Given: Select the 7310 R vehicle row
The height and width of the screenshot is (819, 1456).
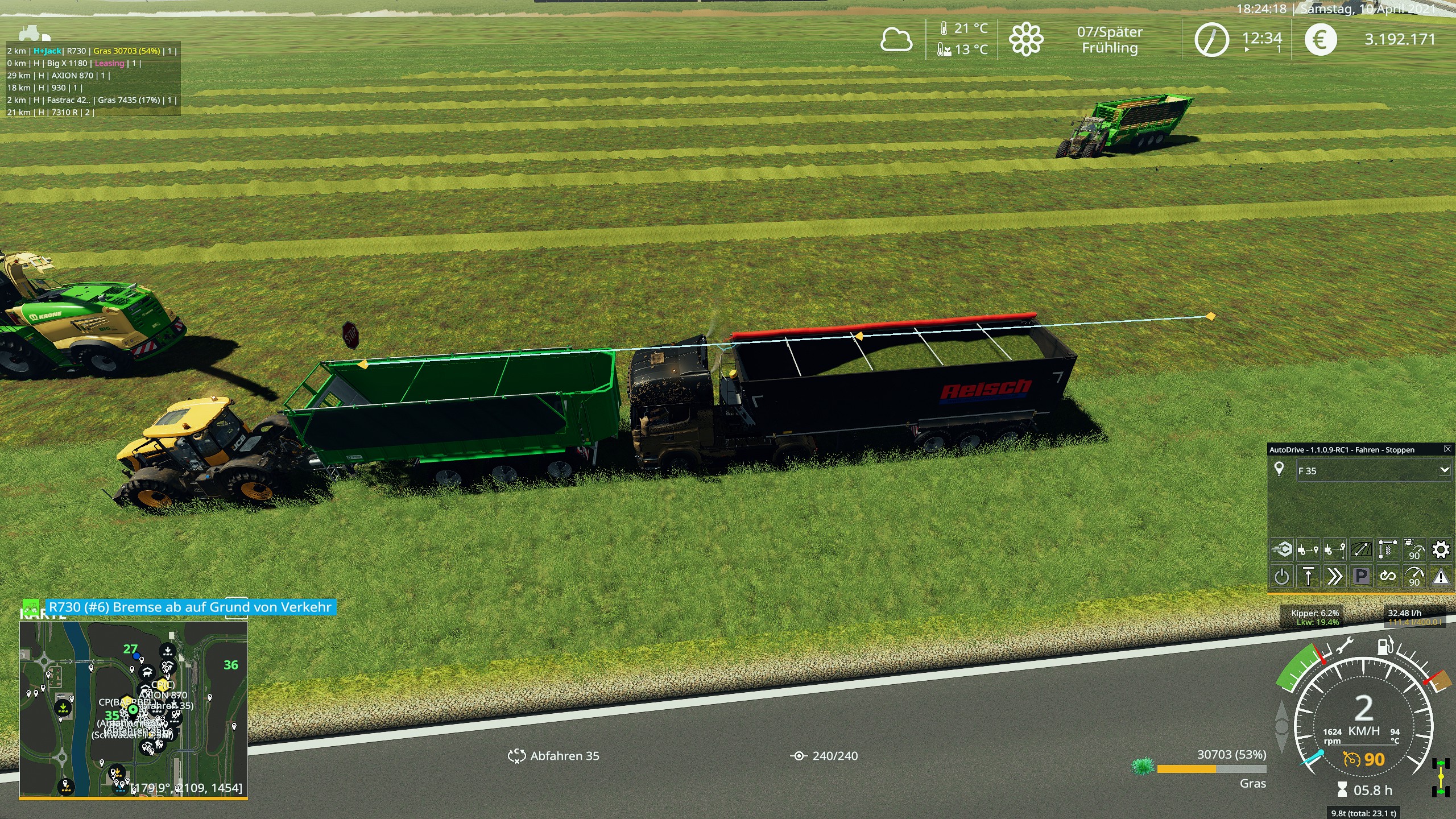Looking at the screenshot, I should [x=51, y=113].
